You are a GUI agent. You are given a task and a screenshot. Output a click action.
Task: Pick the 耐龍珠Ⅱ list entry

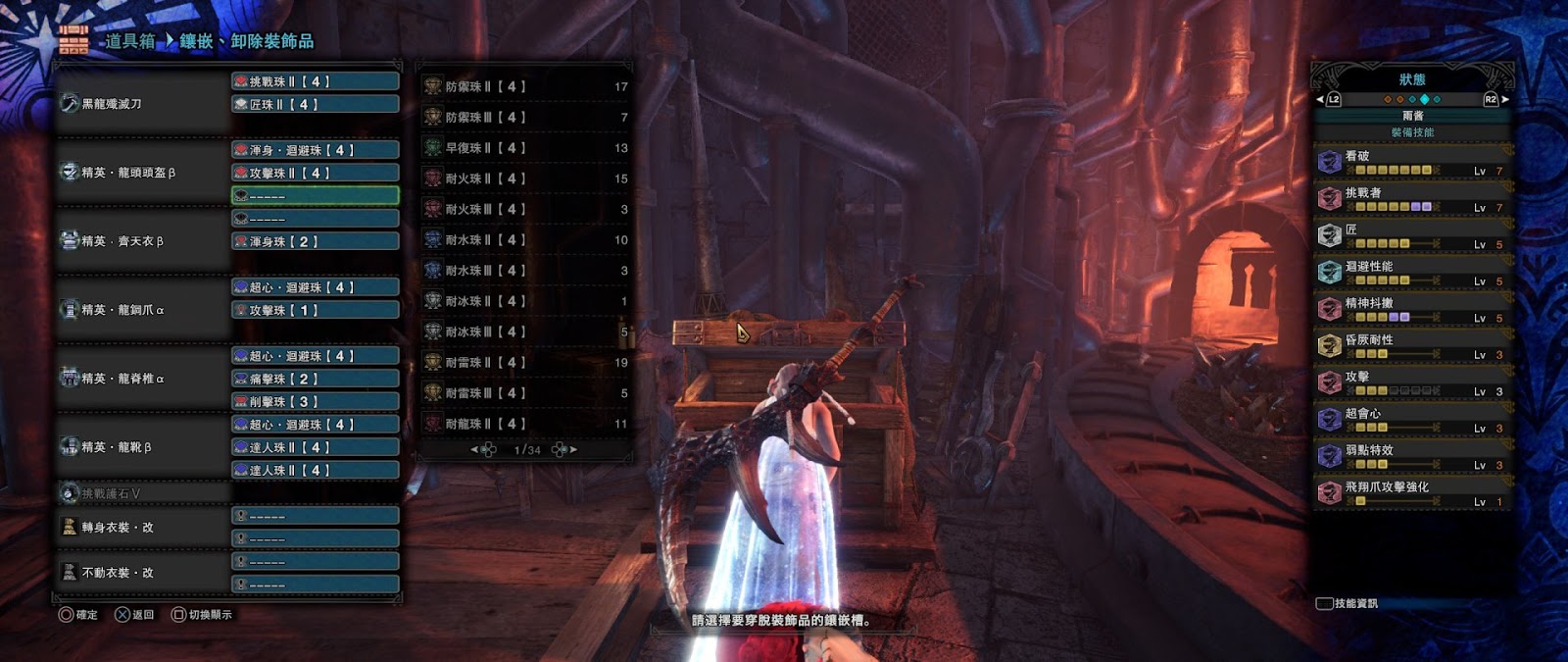click(x=525, y=424)
